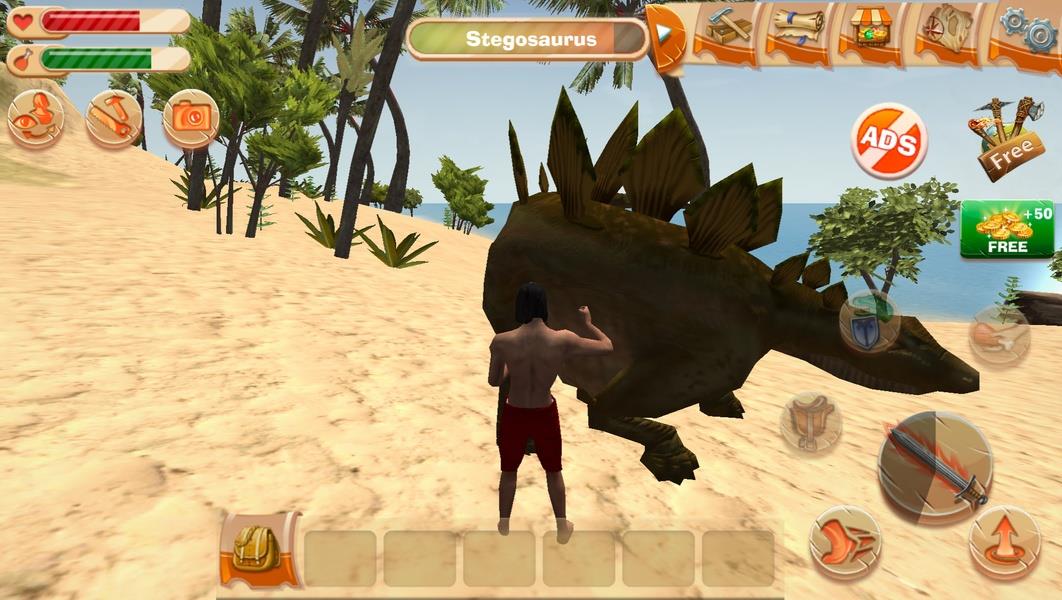The height and width of the screenshot is (600, 1062).
Task: Visit the market stall shop
Action: [x=866, y=30]
